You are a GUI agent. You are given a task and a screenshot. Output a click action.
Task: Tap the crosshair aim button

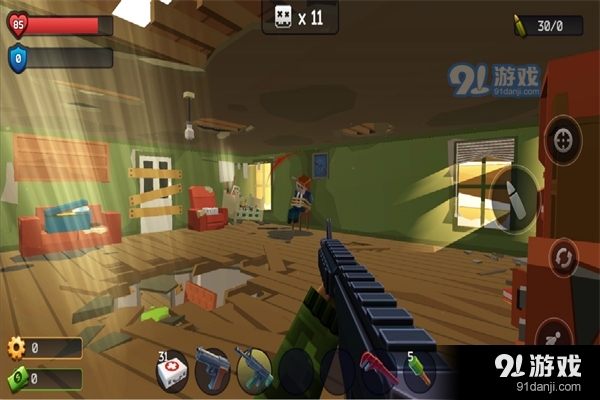tap(564, 136)
